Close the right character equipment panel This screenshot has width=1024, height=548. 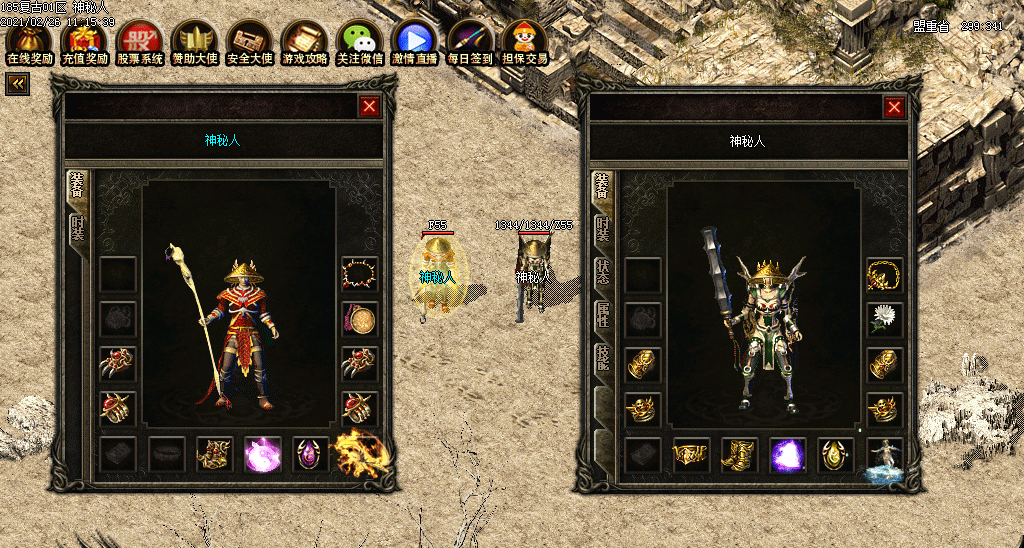[894, 107]
